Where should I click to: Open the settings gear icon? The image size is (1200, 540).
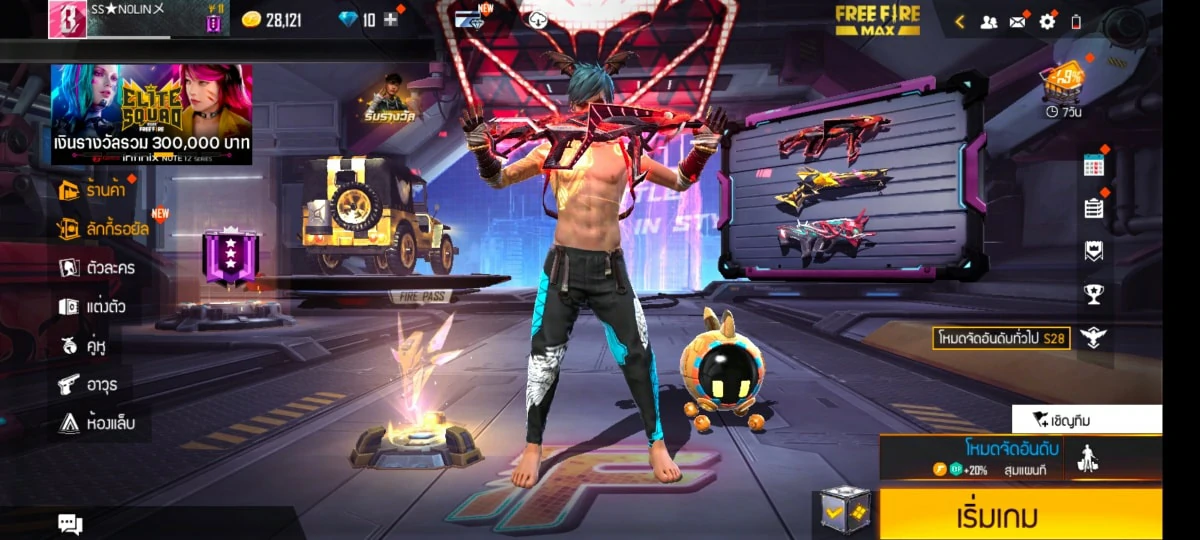click(1047, 21)
